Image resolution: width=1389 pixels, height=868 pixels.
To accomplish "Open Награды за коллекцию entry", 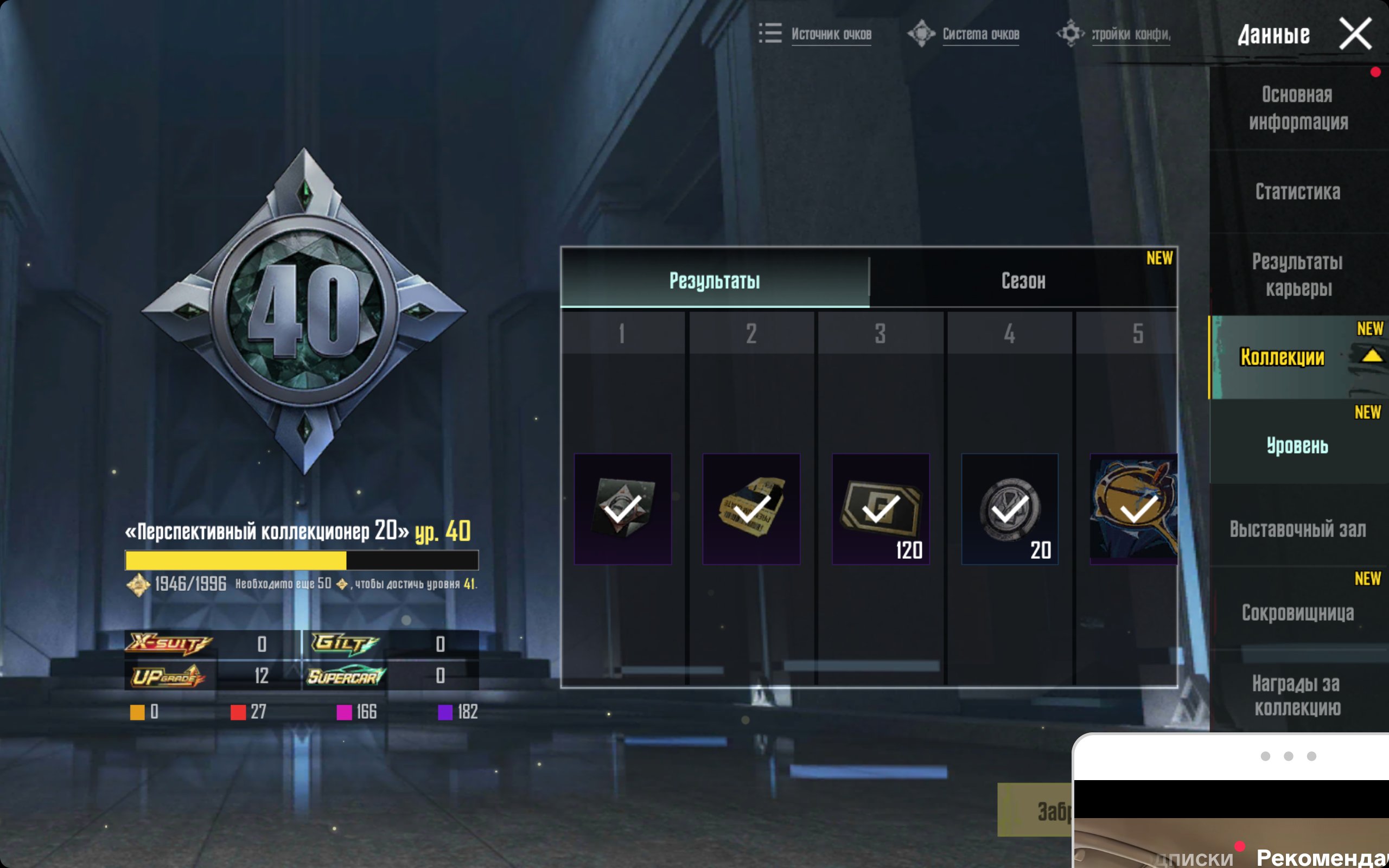I will (x=1298, y=695).
